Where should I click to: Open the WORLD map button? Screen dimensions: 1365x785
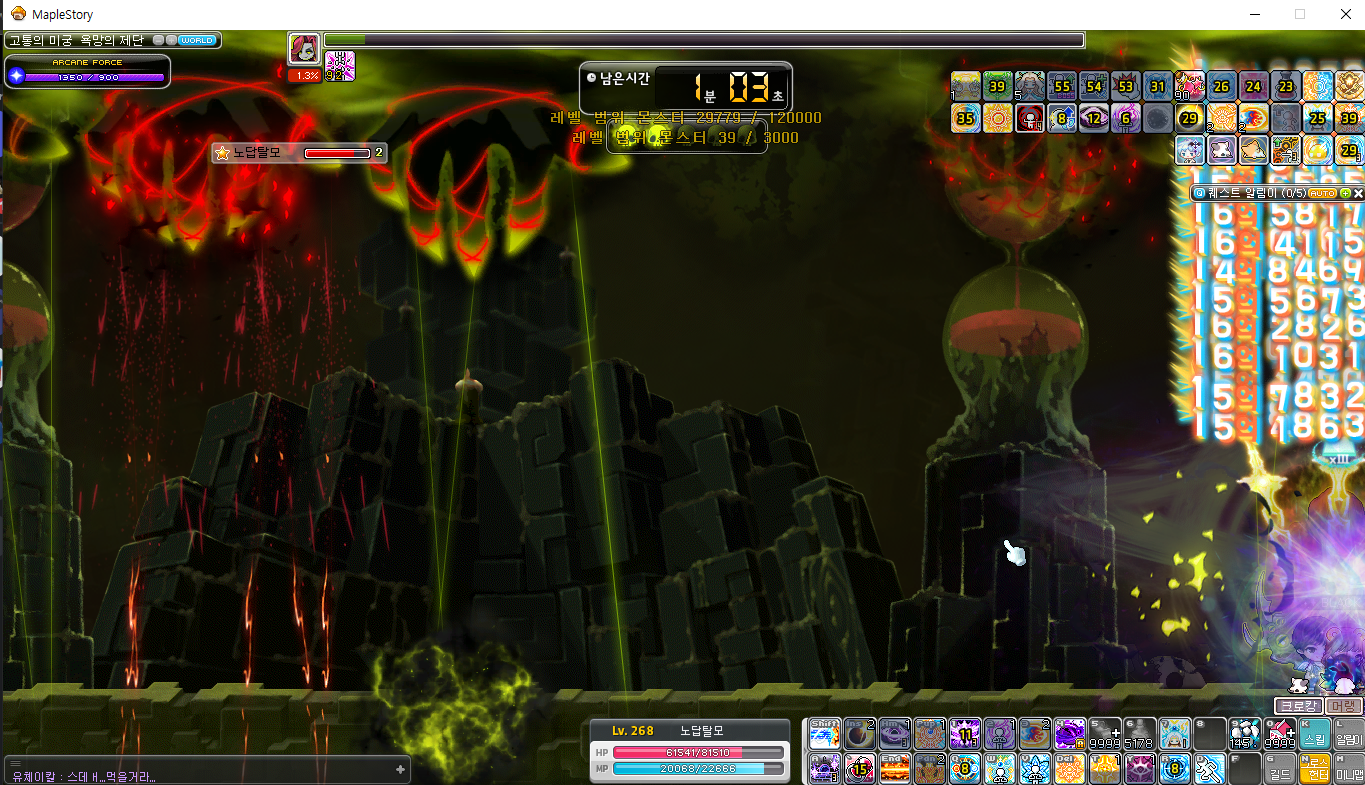pos(196,40)
